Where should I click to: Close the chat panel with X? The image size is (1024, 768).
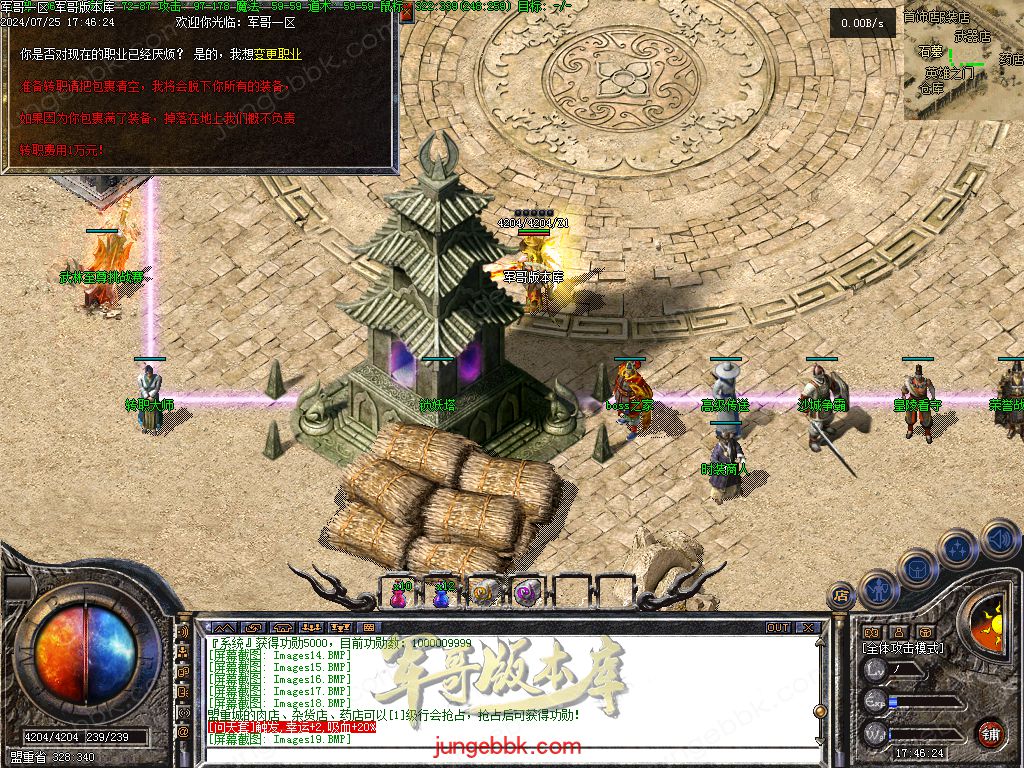(808, 628)
